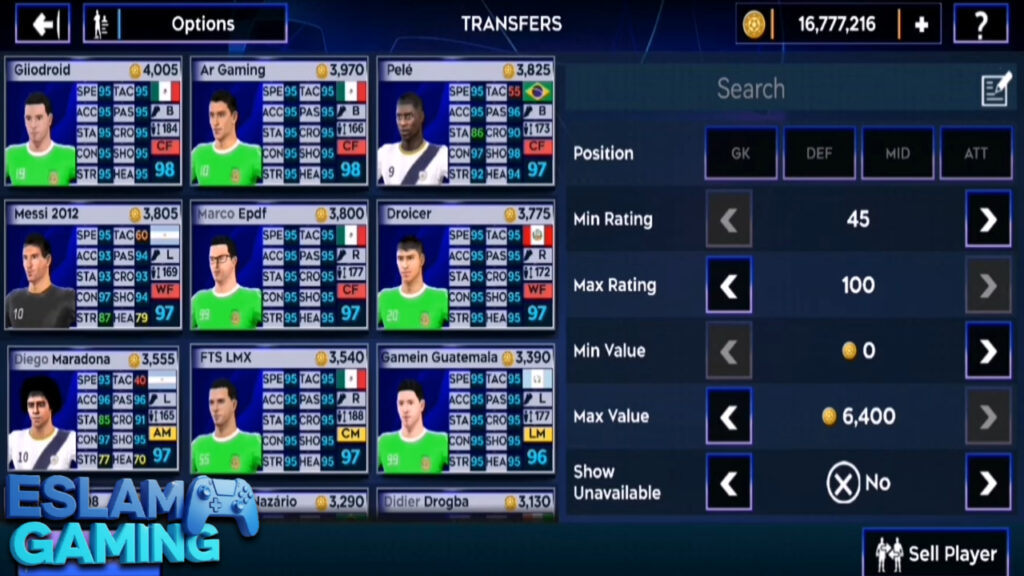
Task: Toggle Show Unavailable with right arrow
Action: [987, 482]
